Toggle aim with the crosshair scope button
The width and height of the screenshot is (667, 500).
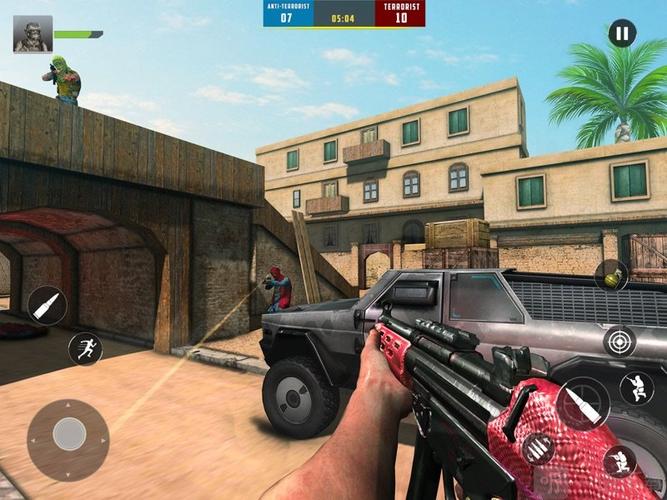click(x=619, y=341)
